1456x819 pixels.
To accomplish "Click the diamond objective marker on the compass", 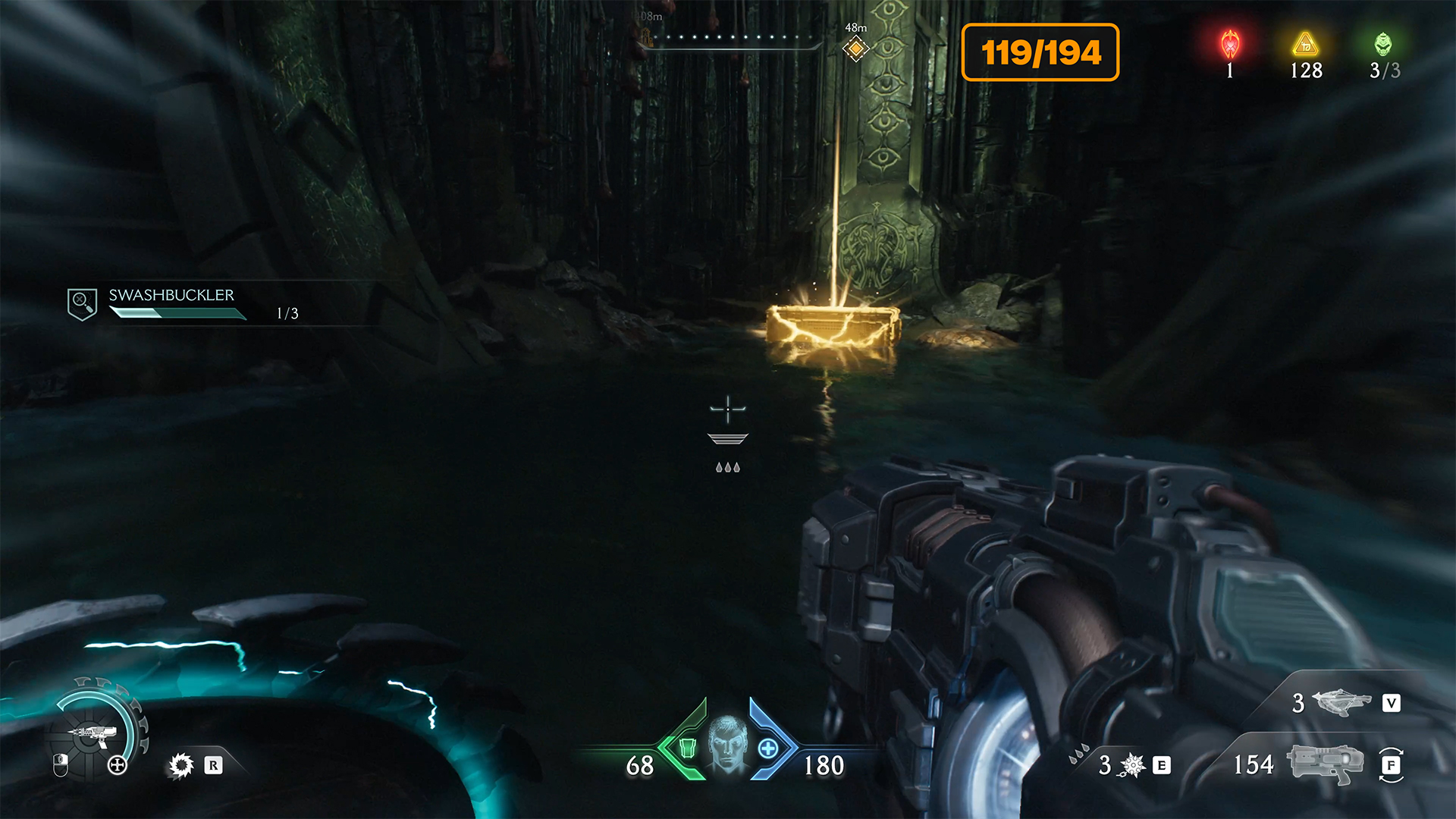I will pos(855,49).
